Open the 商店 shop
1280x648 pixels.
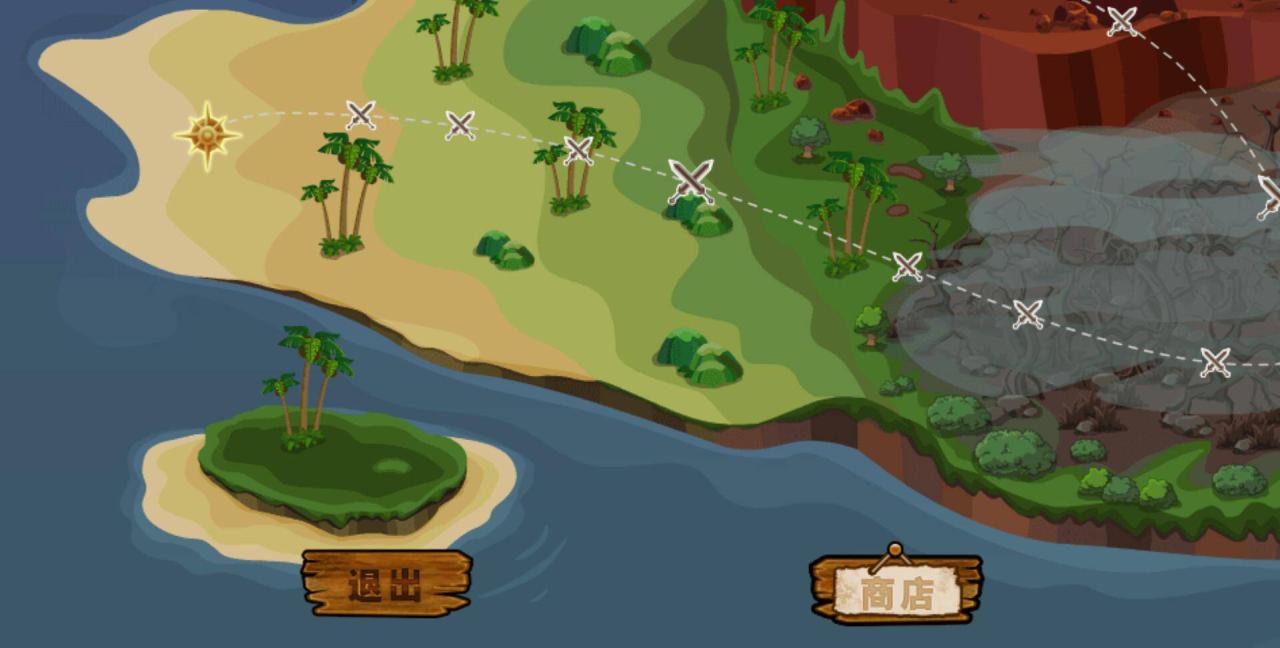pos(896,591)
